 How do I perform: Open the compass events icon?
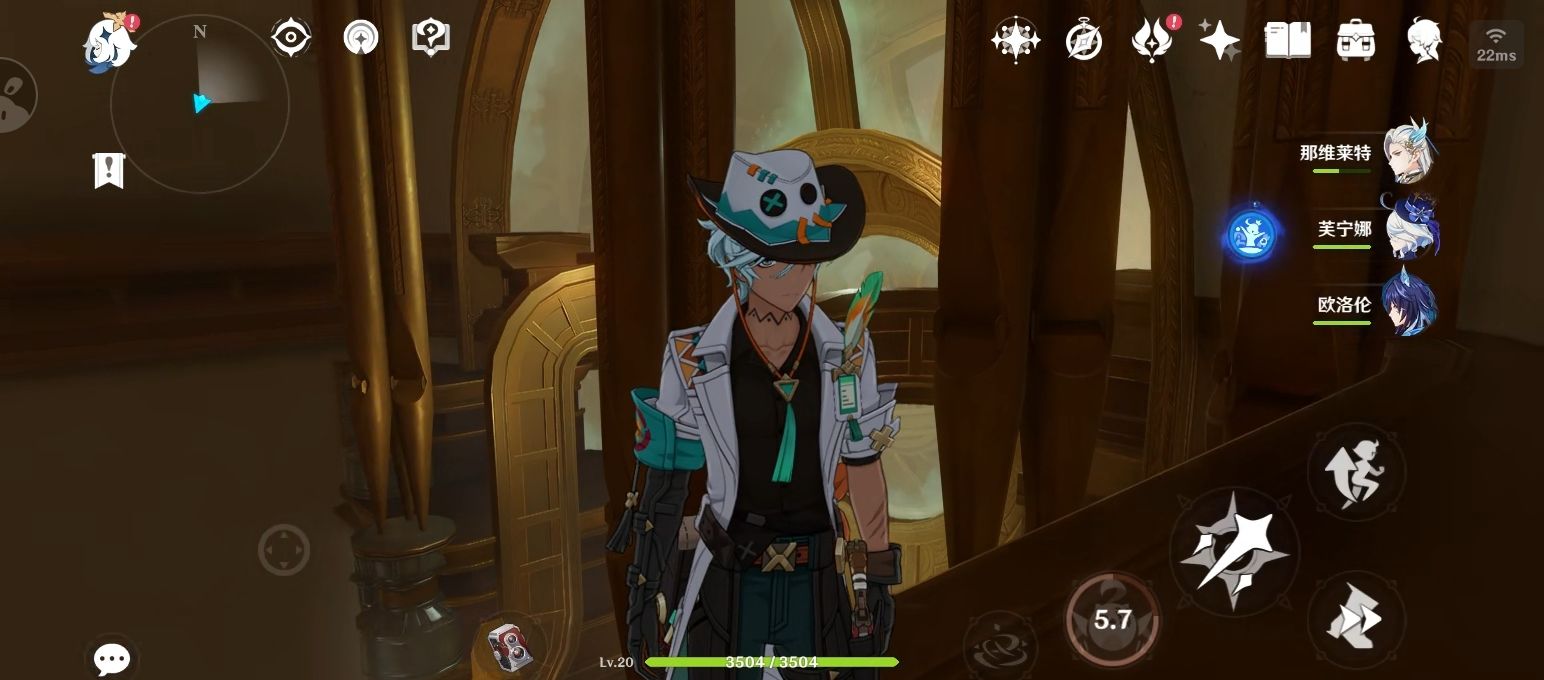[1083, 41]
